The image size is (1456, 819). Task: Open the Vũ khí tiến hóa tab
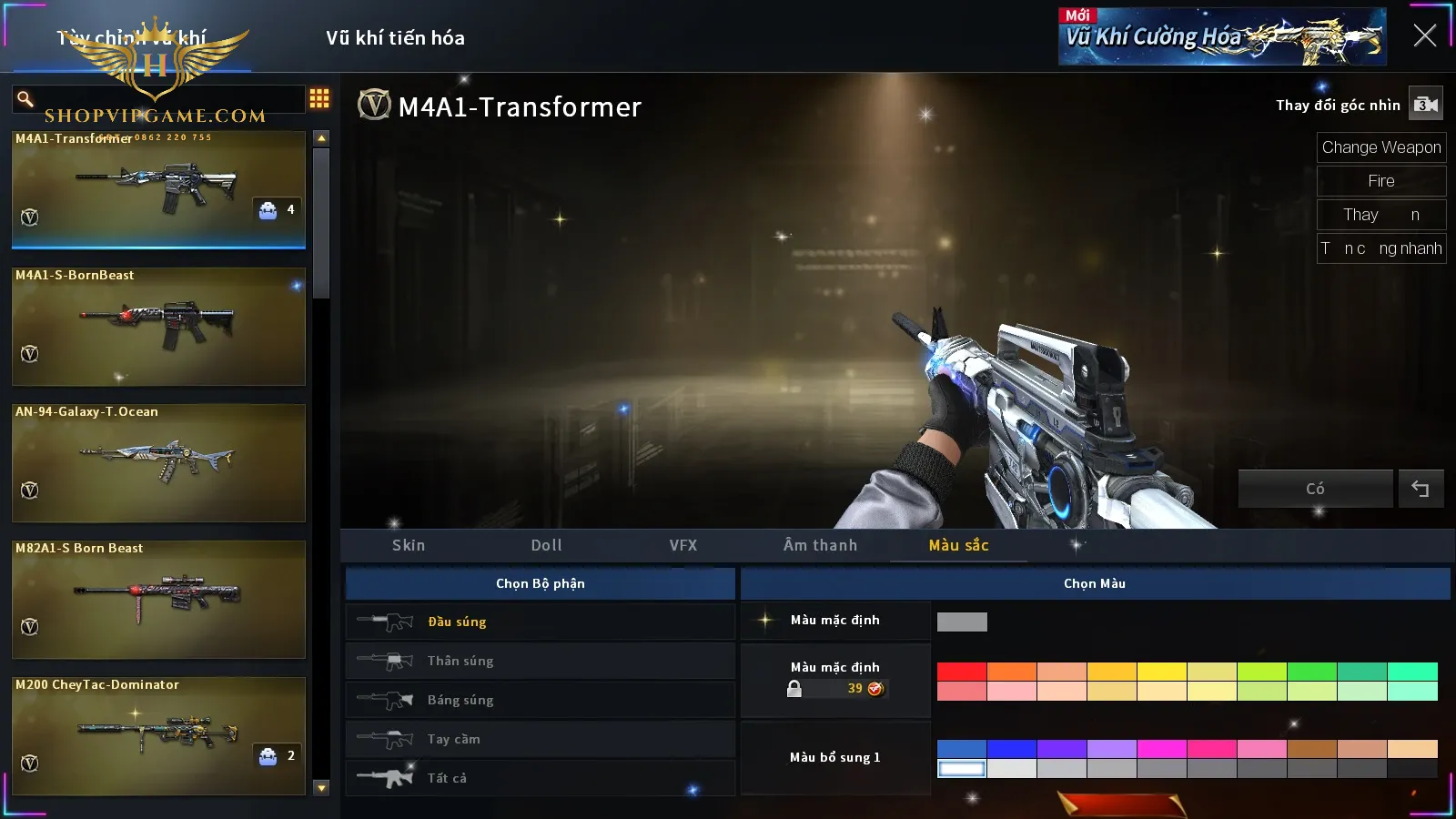point(395,38)
